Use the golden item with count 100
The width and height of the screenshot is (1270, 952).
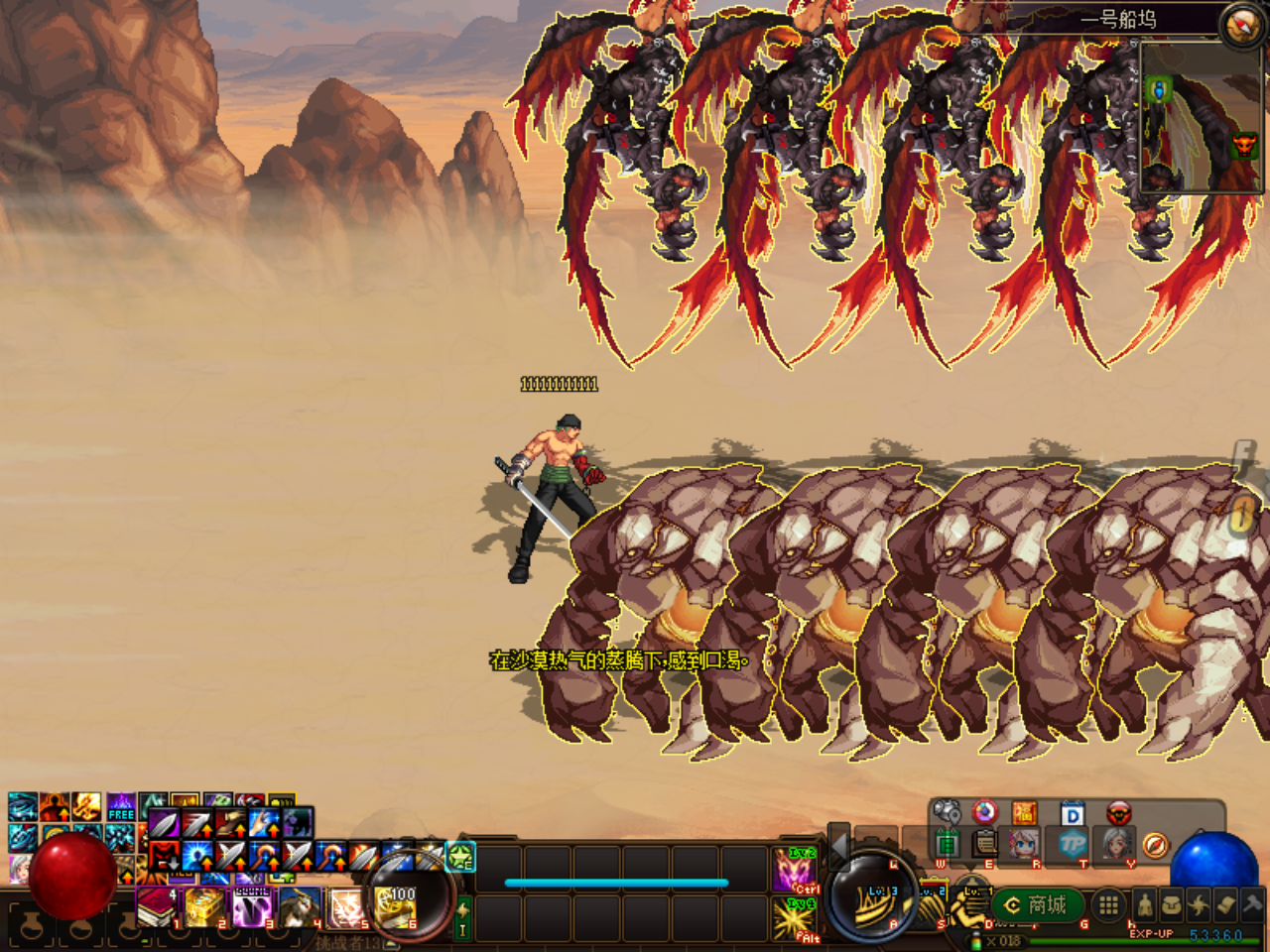(395, 907)
